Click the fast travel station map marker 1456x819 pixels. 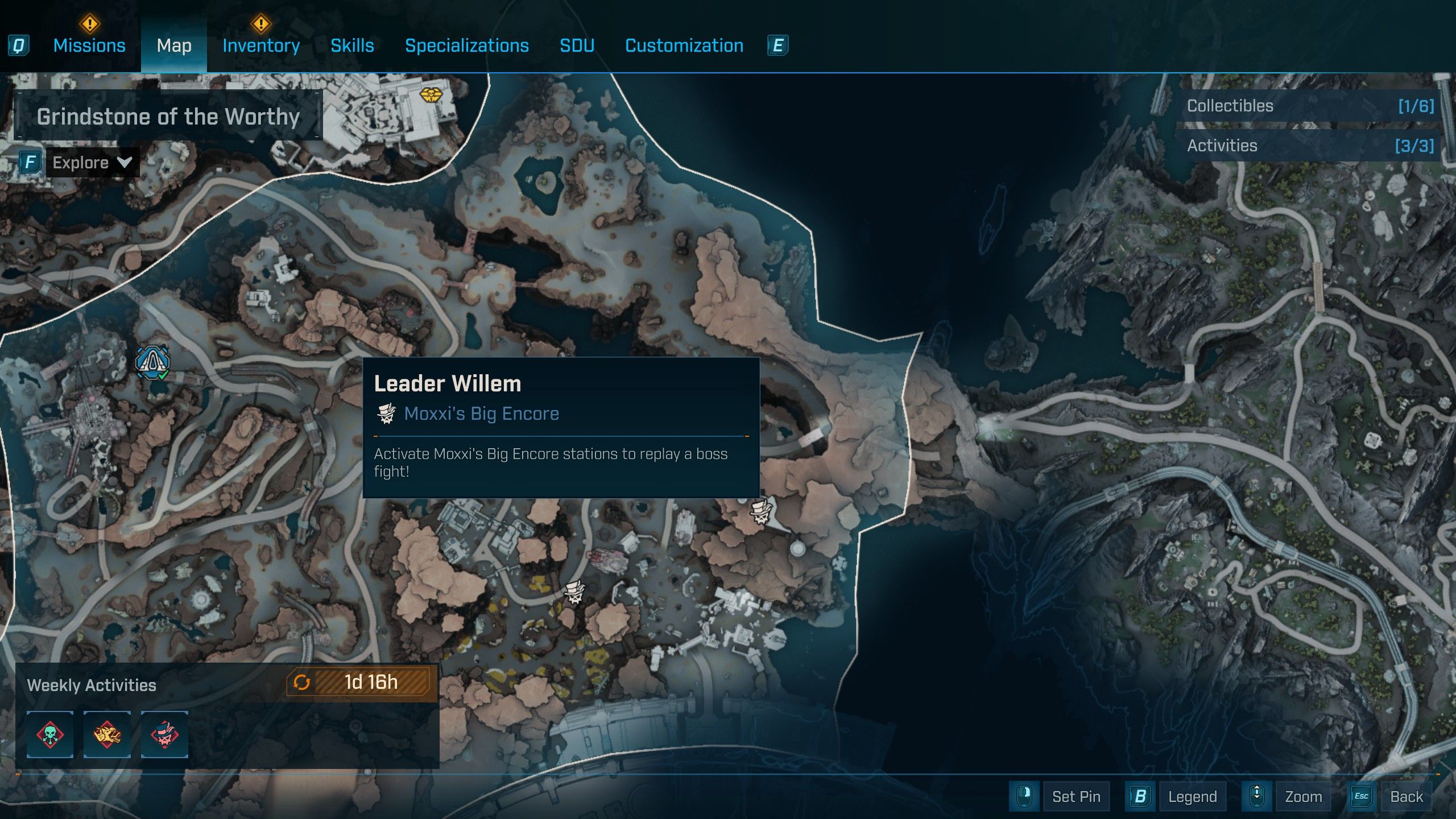point(152,361)
